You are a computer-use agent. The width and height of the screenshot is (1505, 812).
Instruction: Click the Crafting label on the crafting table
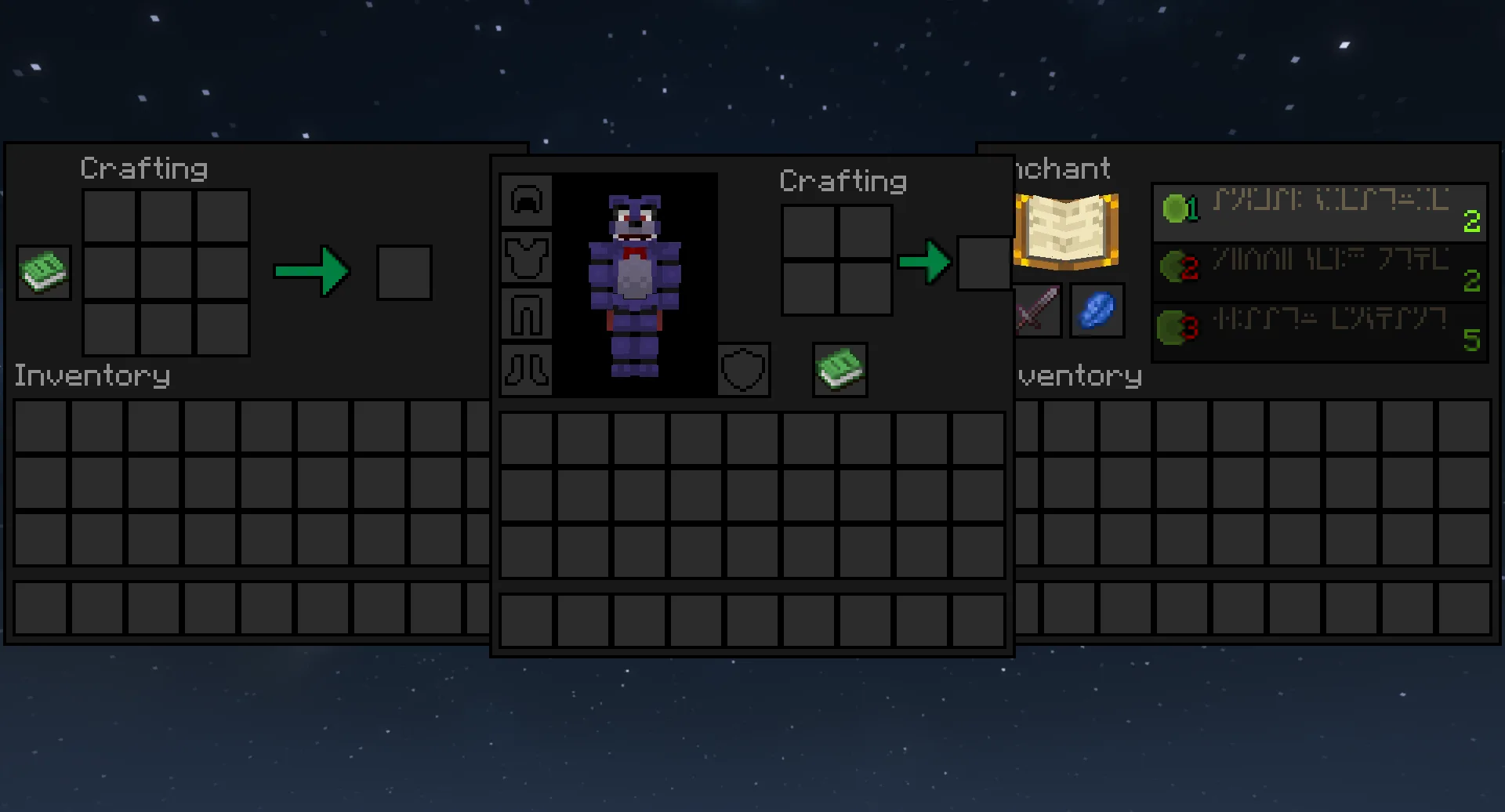(x=143, y=167)
